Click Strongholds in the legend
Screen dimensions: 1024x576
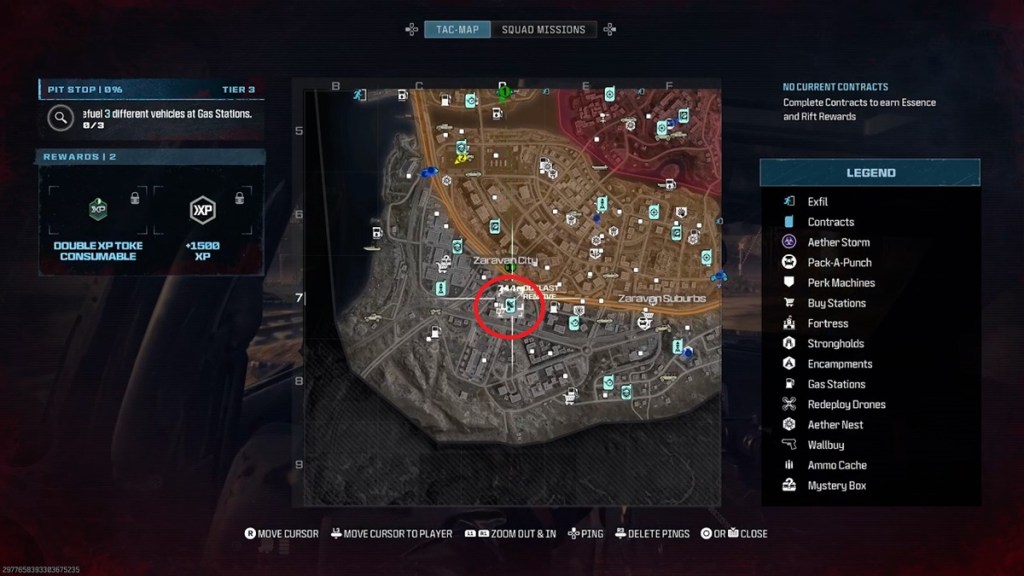click(x=835, y=344)
